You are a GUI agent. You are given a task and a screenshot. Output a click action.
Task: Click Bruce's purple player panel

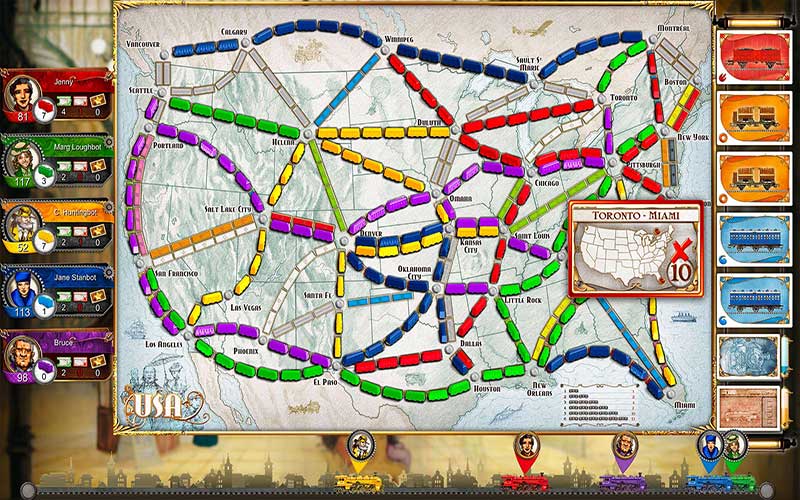(57, 356)
